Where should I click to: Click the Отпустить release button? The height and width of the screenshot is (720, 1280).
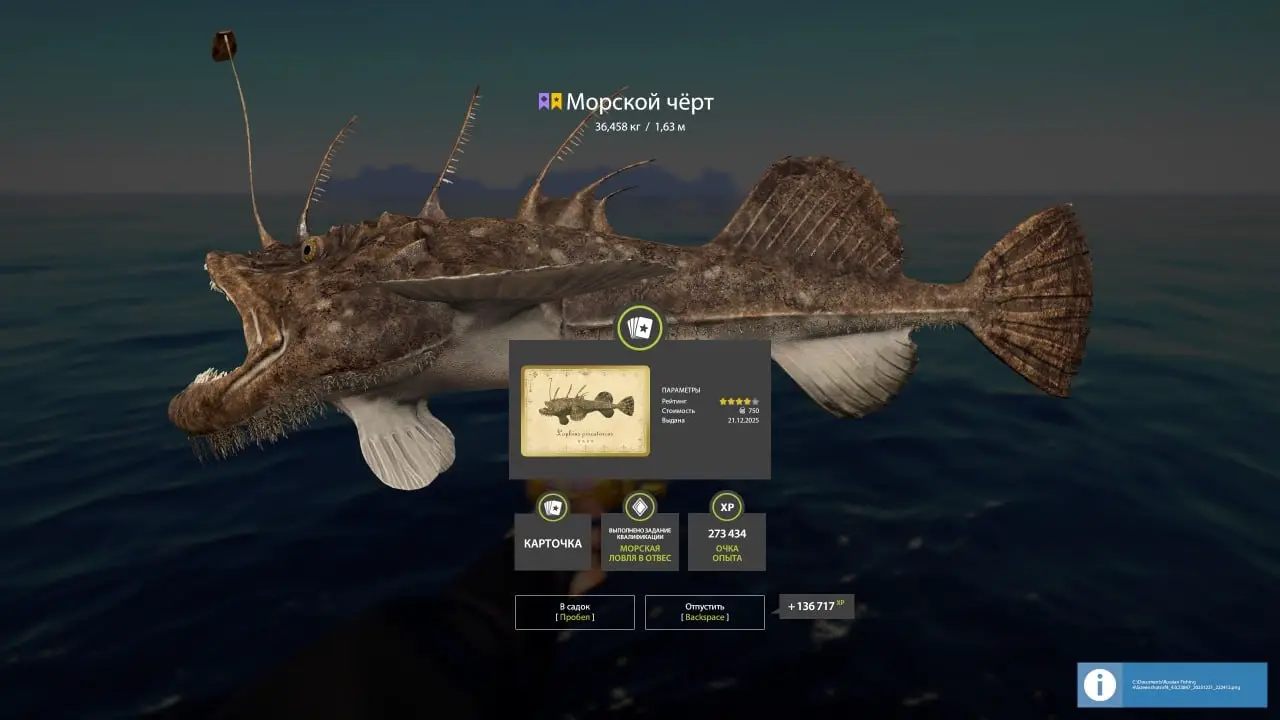coord(705,612)
